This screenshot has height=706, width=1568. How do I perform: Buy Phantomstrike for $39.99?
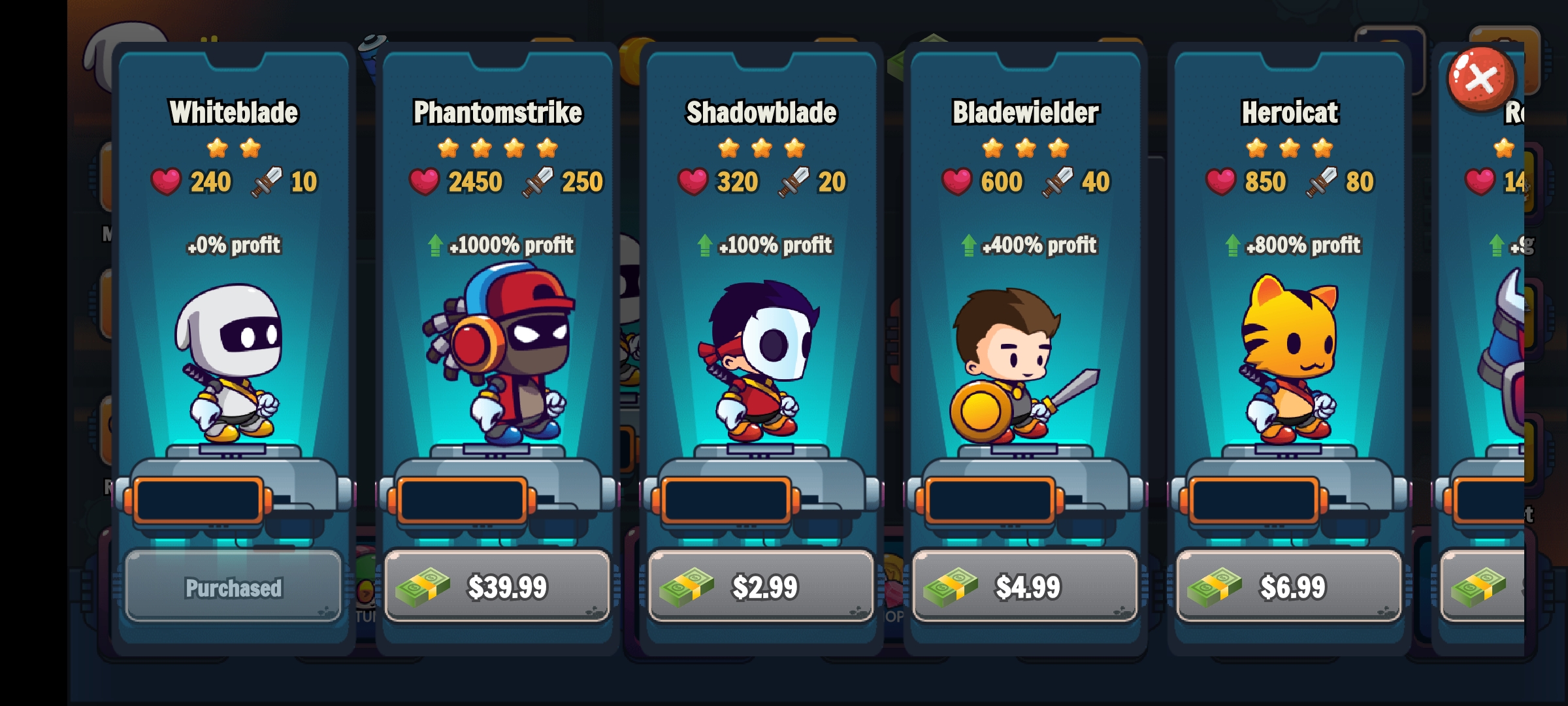pos(498,586)
